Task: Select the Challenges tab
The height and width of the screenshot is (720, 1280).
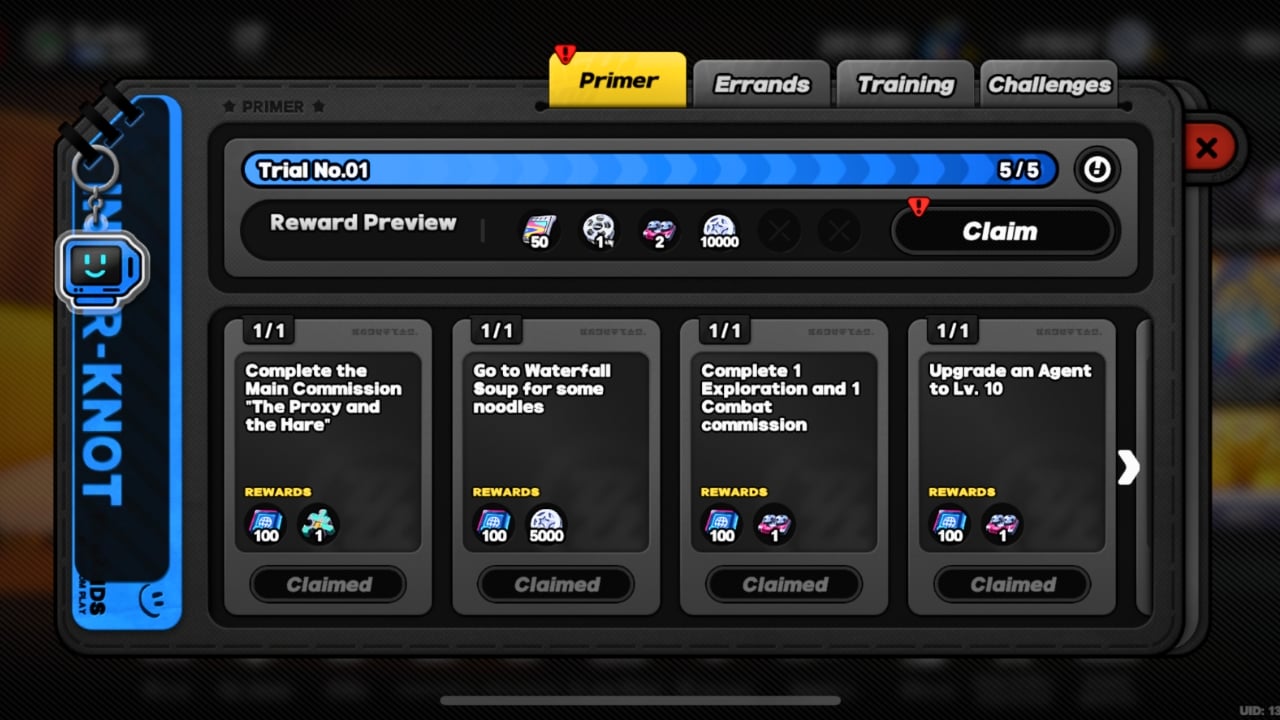Action: [1049, 84]
